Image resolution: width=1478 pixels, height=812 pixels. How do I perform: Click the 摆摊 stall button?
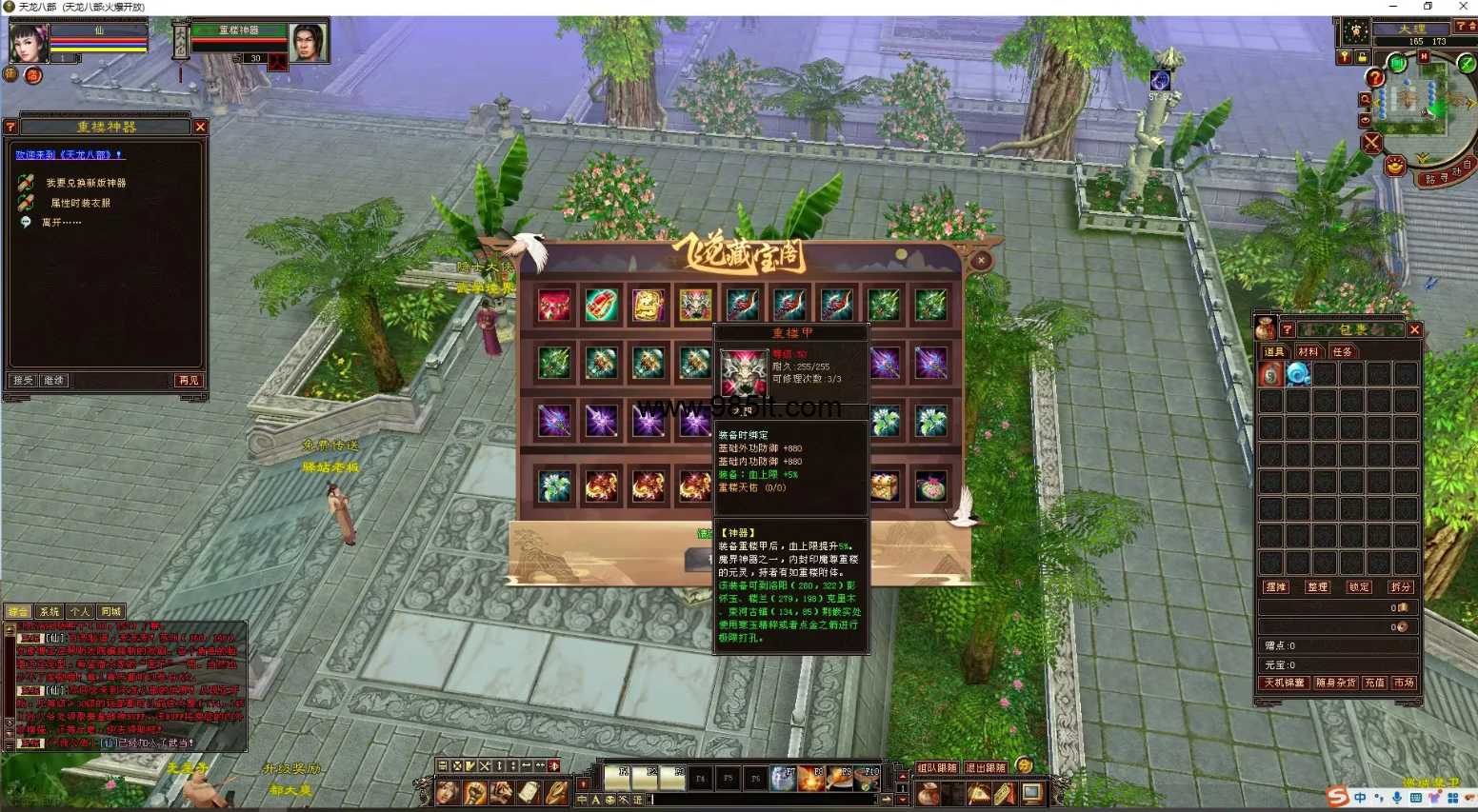1276,587
